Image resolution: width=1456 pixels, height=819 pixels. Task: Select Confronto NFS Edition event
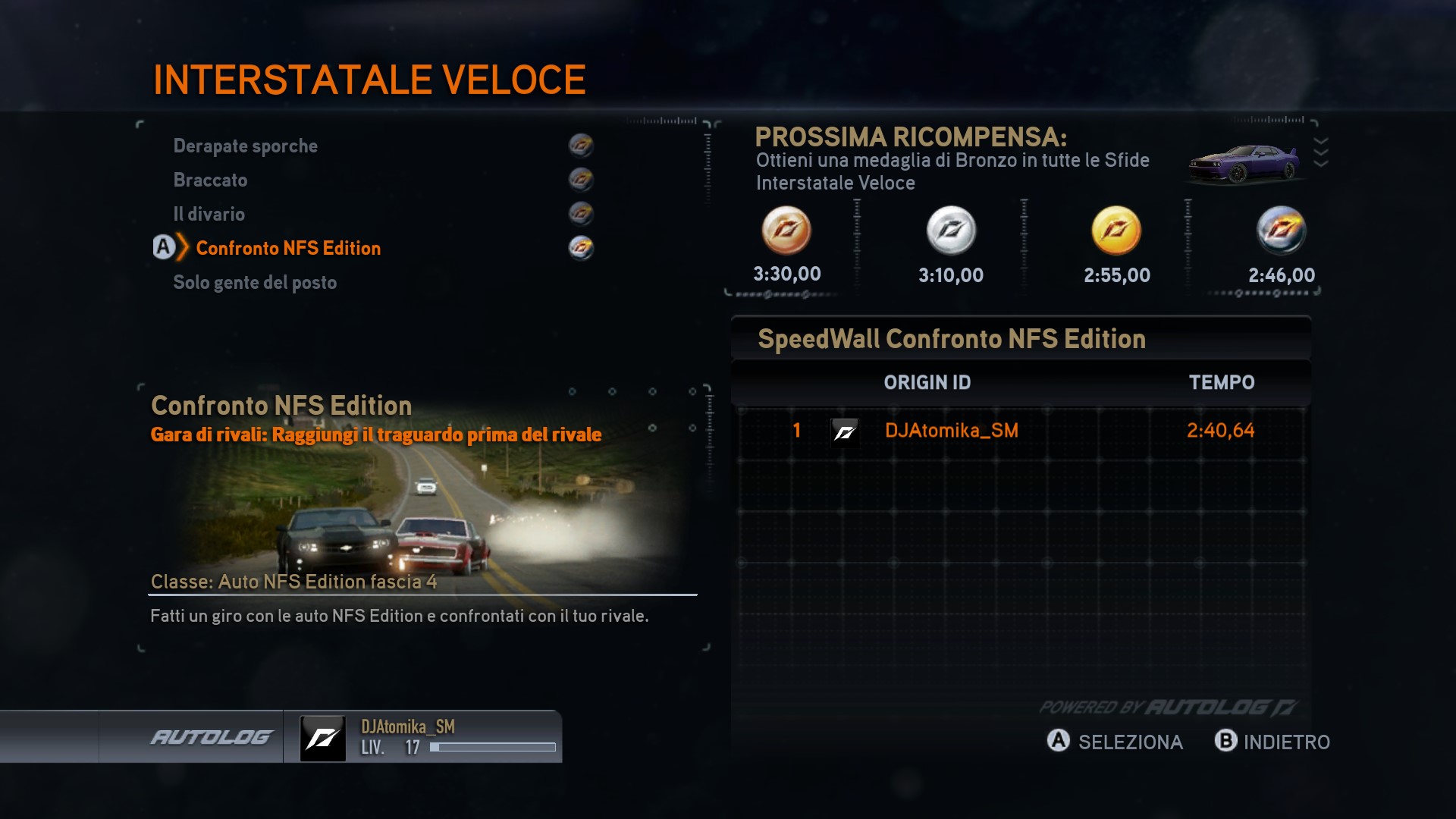288,248
